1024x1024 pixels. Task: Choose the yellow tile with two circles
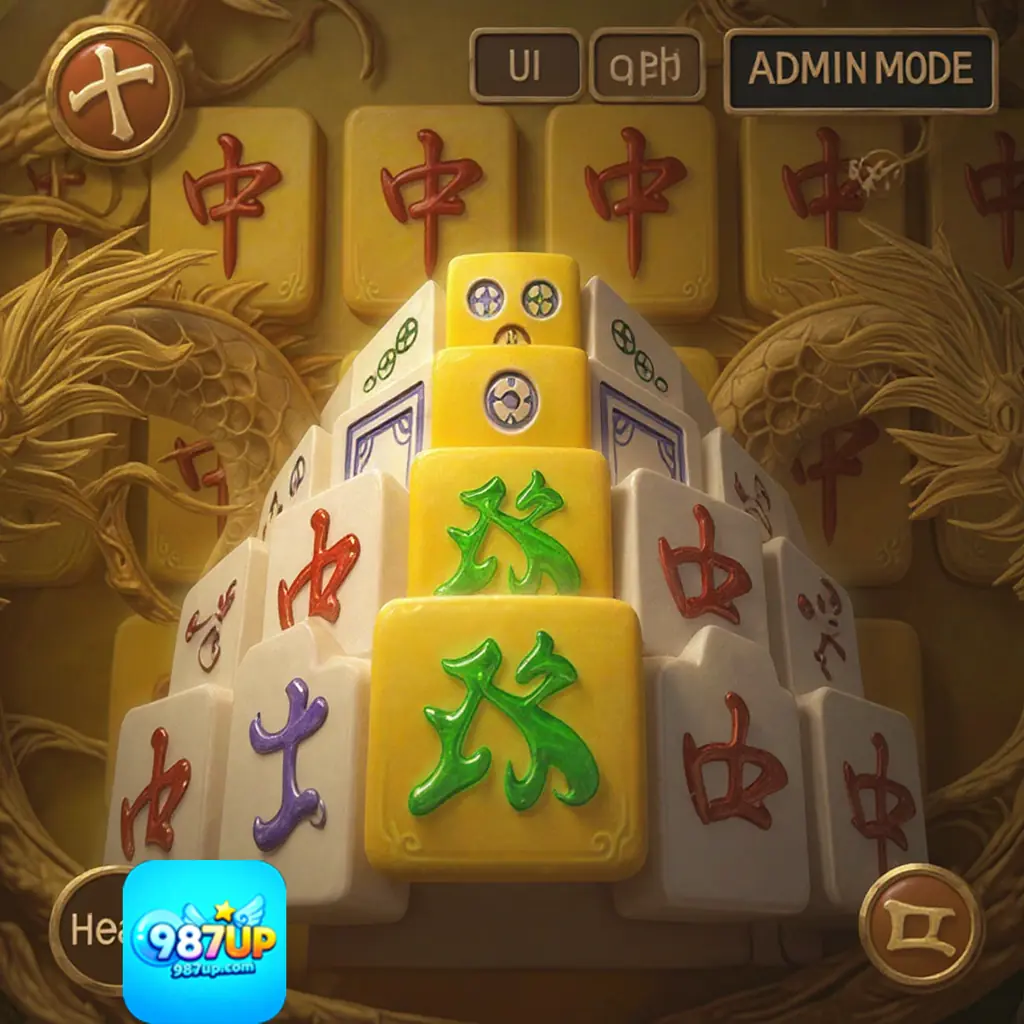513,300
